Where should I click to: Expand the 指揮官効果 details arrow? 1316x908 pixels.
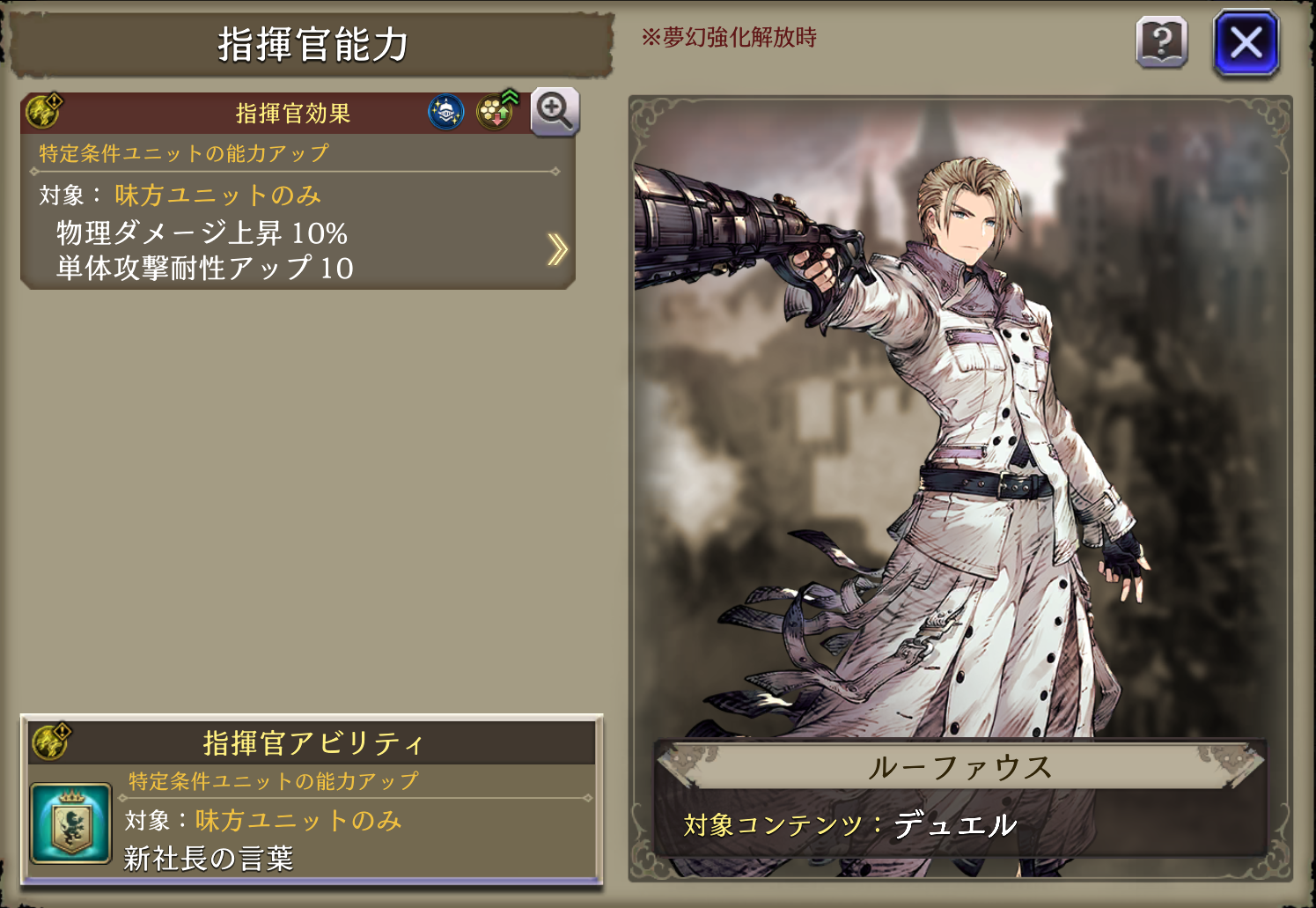click(x=557, y=249)
